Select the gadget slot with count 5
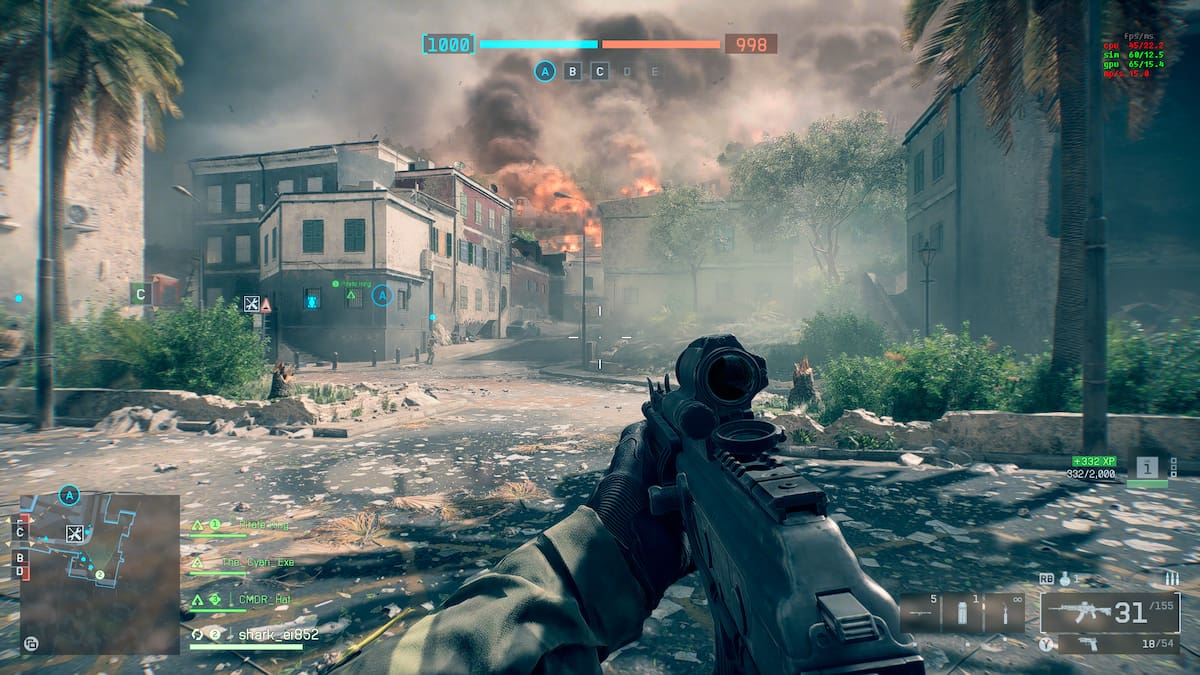Screen dimensions: 1200x675 pos(920,612)
